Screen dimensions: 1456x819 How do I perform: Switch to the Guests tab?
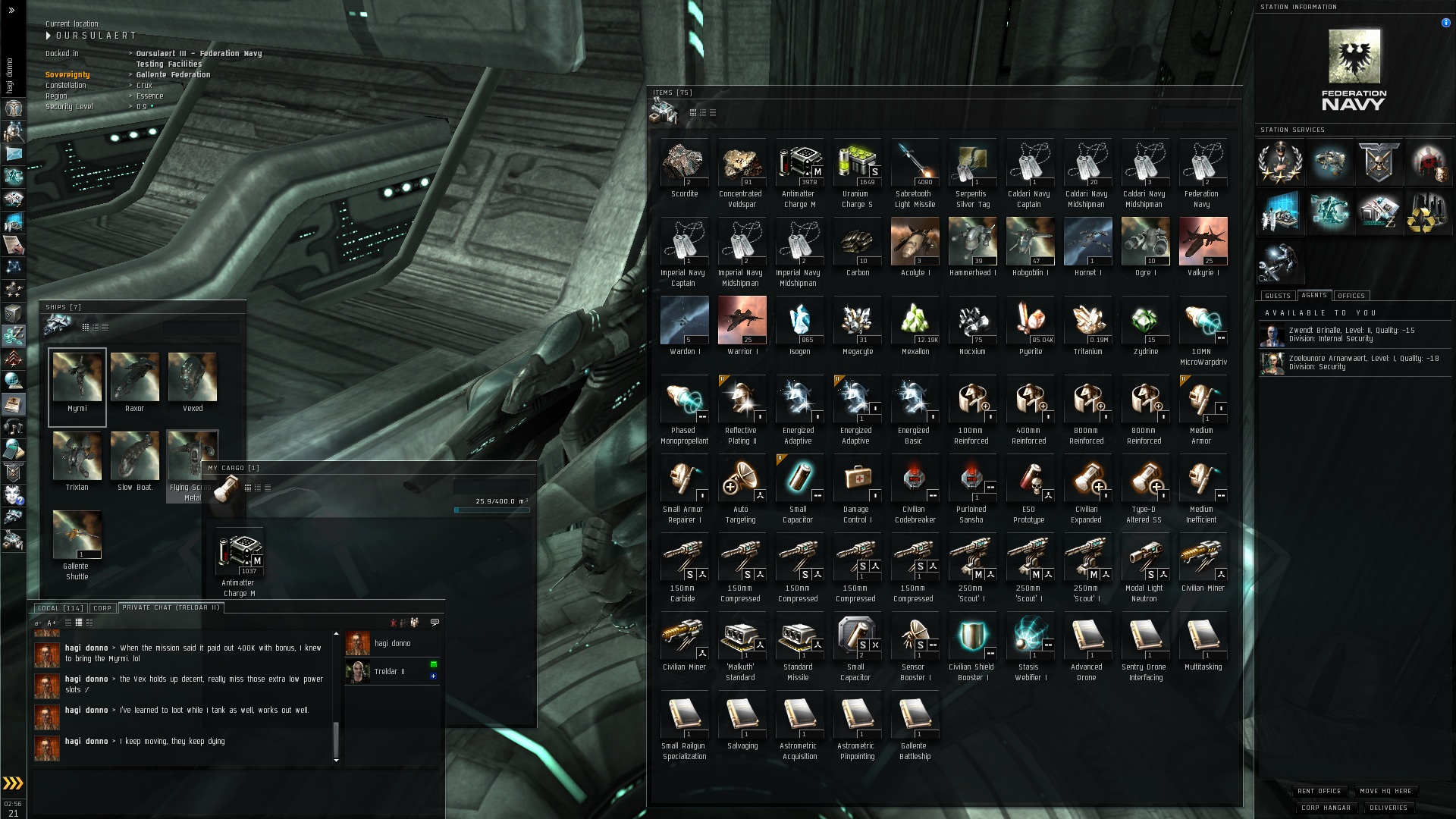click(x=1277, y=296)
